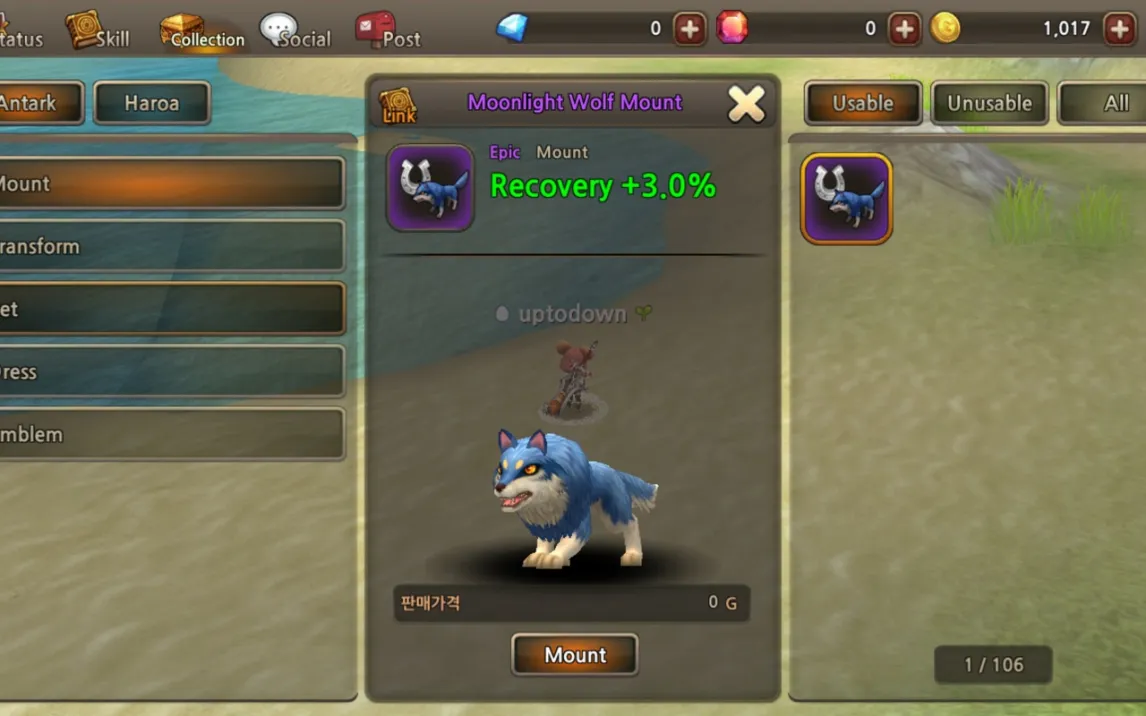The height and width of the screenshot is (716, 1146).
Task: Select the wolf mount slot in collection grid
Action: [846, 198]
